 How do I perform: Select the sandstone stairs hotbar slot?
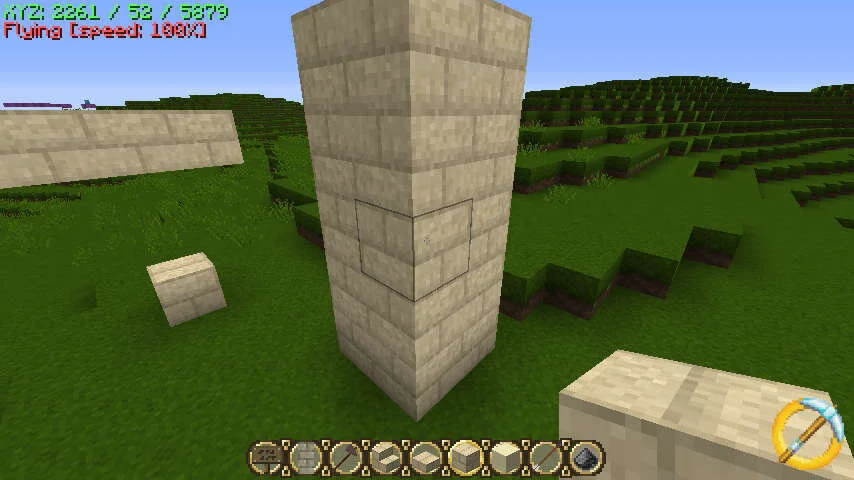tap(386, 458)
